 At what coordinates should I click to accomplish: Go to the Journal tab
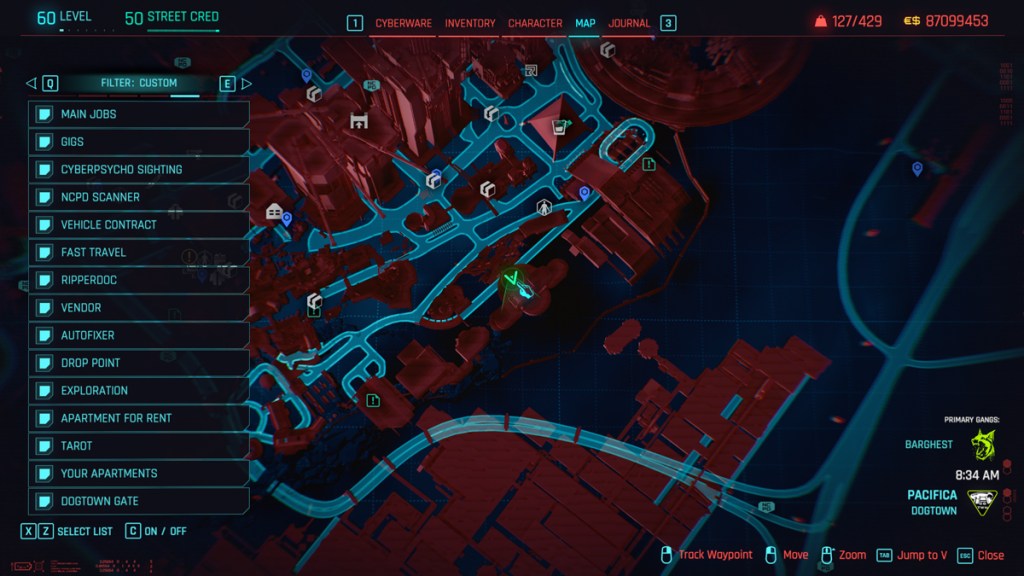(x=629, y=23)
